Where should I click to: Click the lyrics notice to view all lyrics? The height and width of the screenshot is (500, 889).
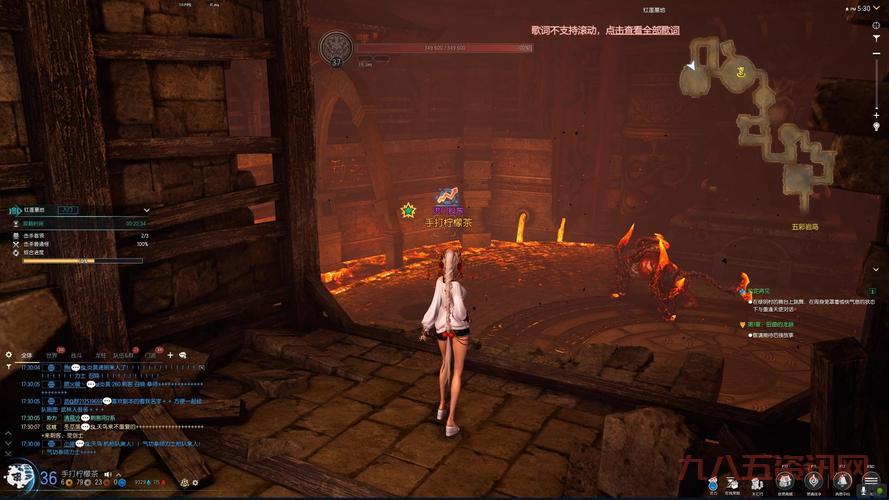pyautogui.click(x=605, y=30)
